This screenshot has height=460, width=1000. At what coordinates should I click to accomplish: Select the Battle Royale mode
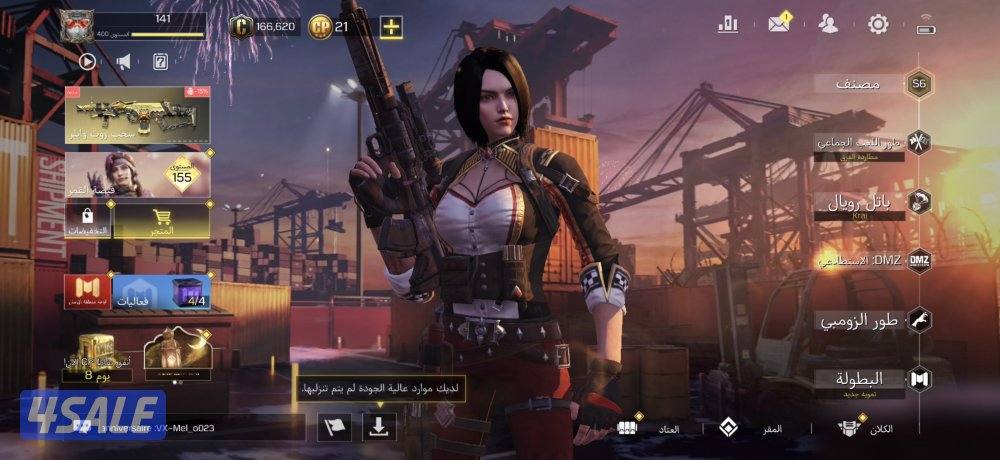[918, 202]
